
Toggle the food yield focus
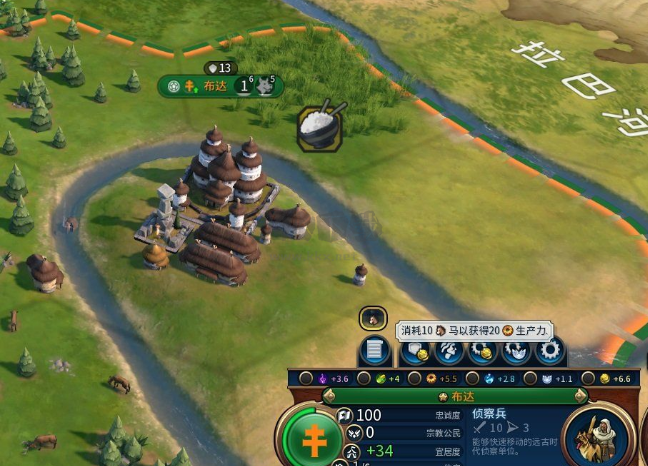coord(366,379)
